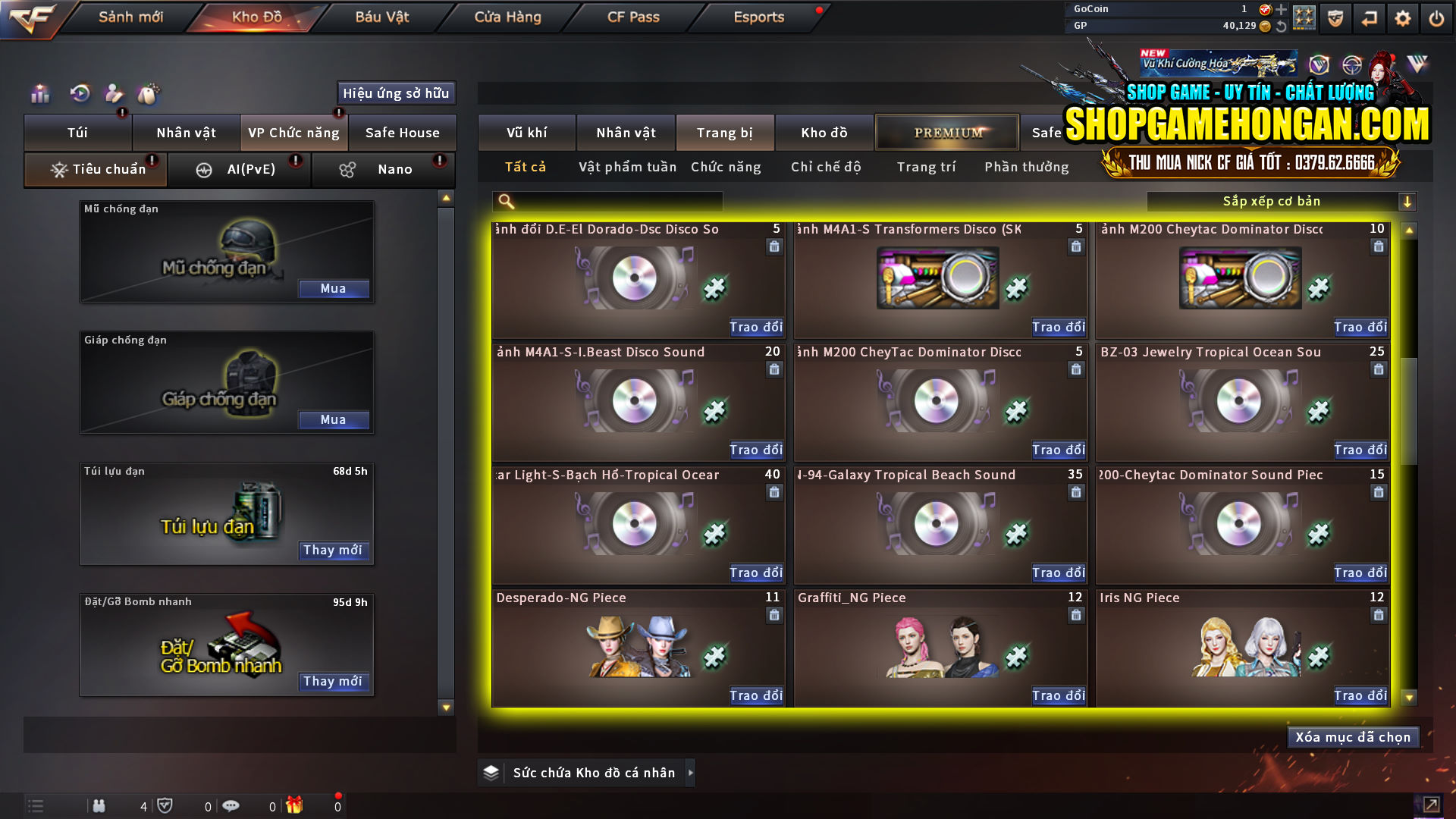Click the plus icon to top up GoCoin

(x=1282, y=11)
